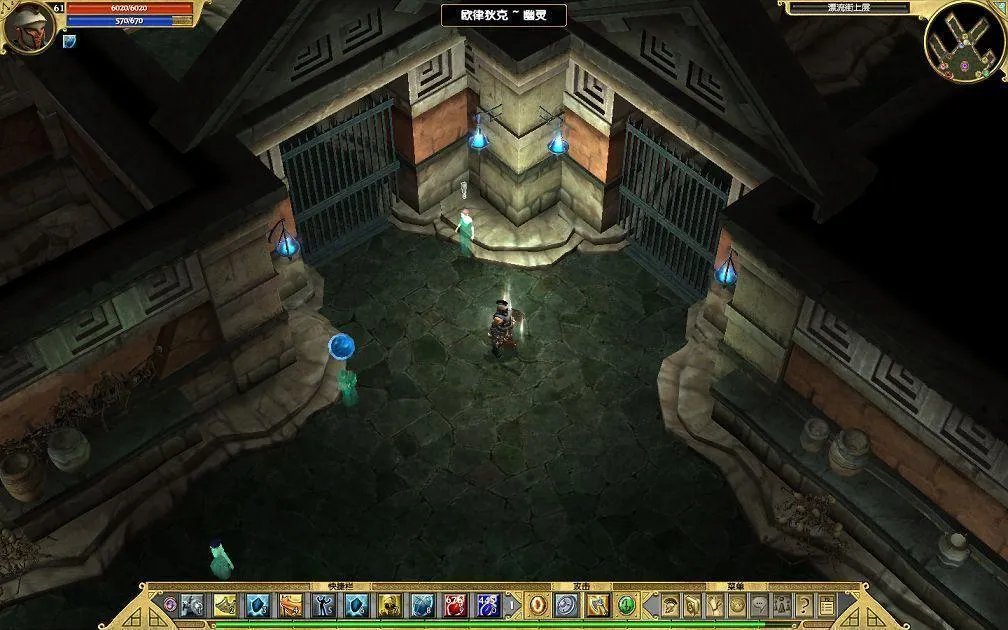Use the blue energy potion slot
The height and width of the screenshot is (630, 1008).
488,605
